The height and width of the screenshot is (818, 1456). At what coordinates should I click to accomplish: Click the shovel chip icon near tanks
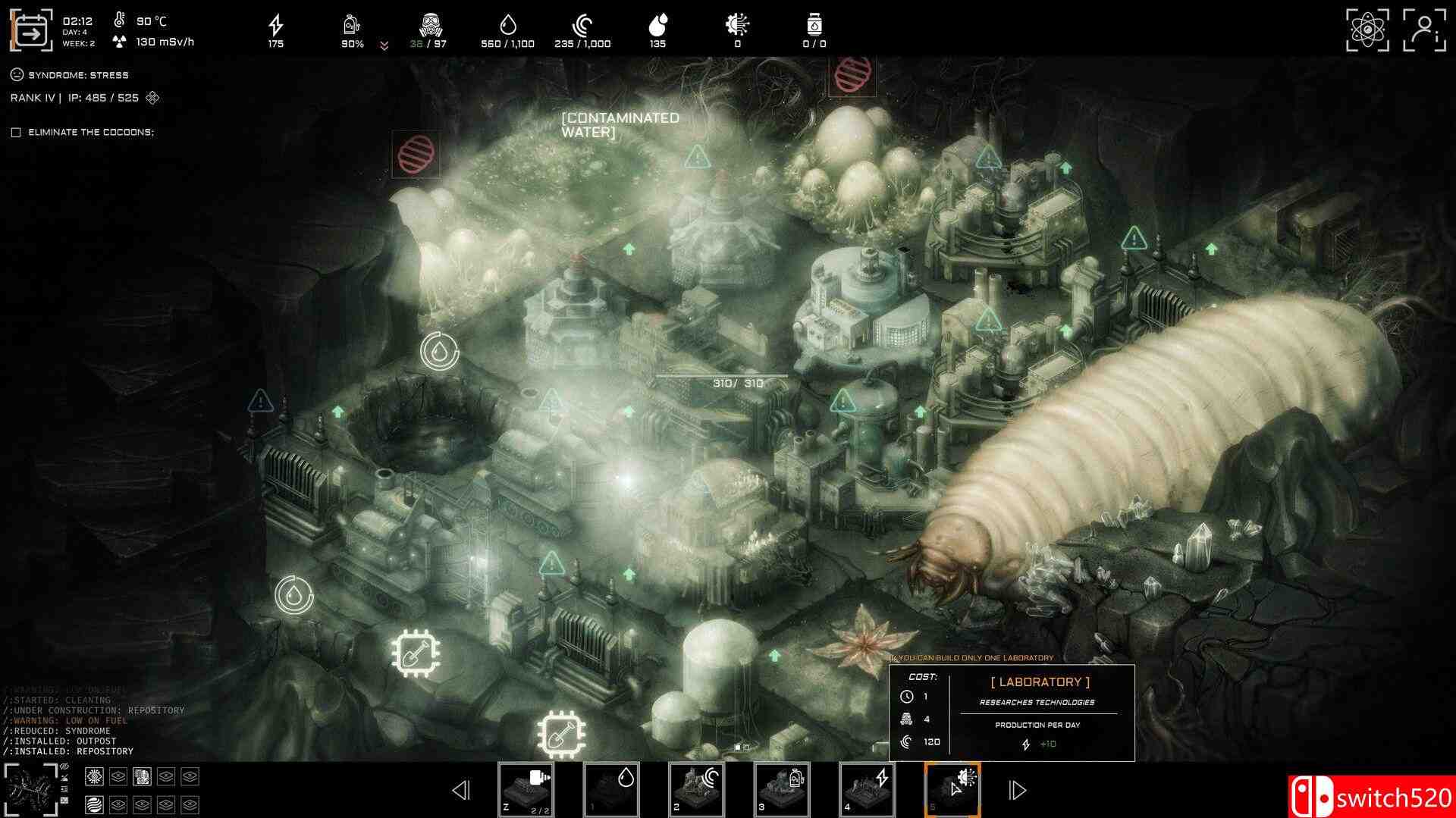(561, 734)
